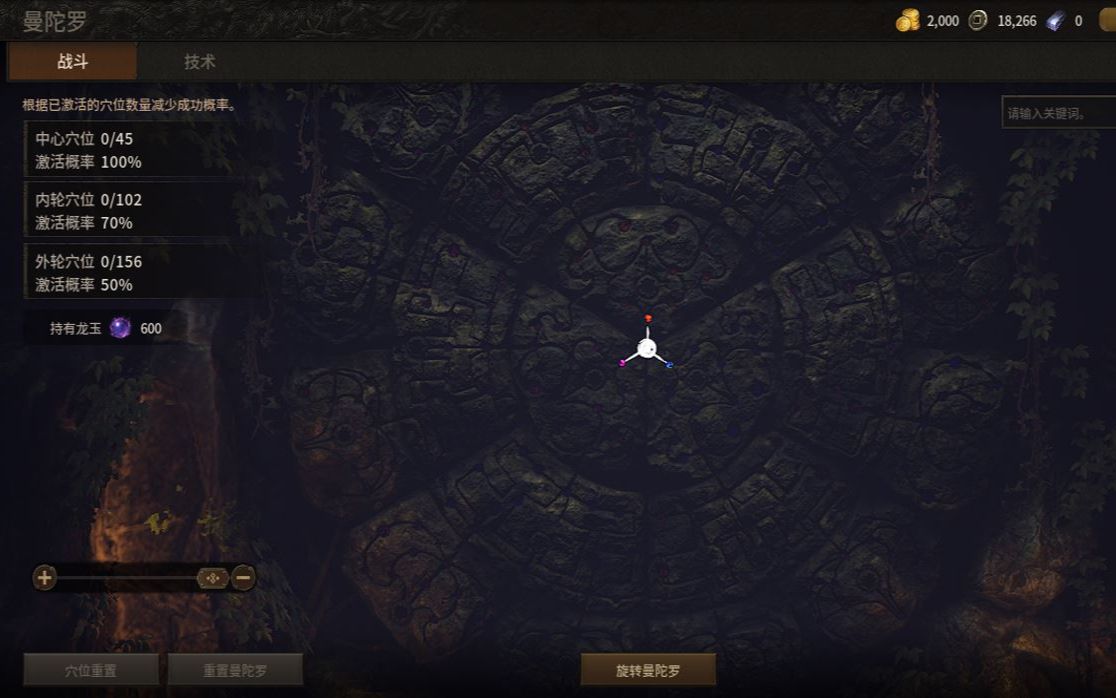Click the plus button on the zoom bar
Image resolution: width=1116 pixels, height=698 pixels.
tap(44, 577)
